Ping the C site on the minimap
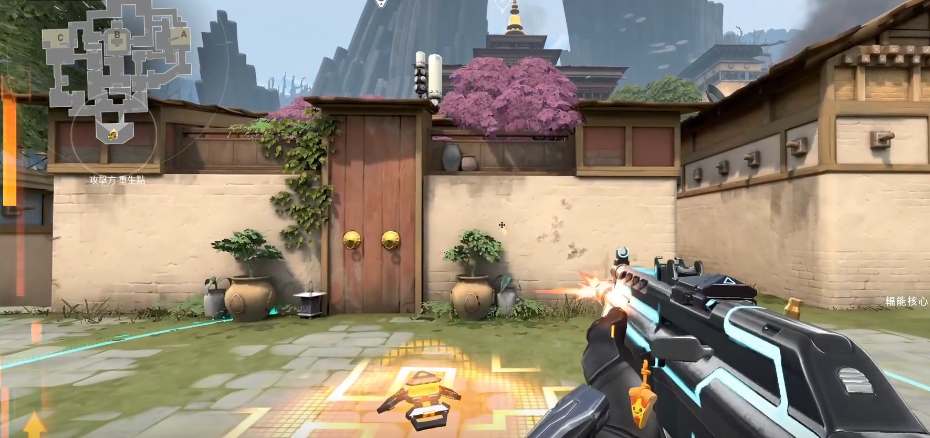Image resolution: width=930 pixels, height=438 pixels. click(x=62, y=37)
